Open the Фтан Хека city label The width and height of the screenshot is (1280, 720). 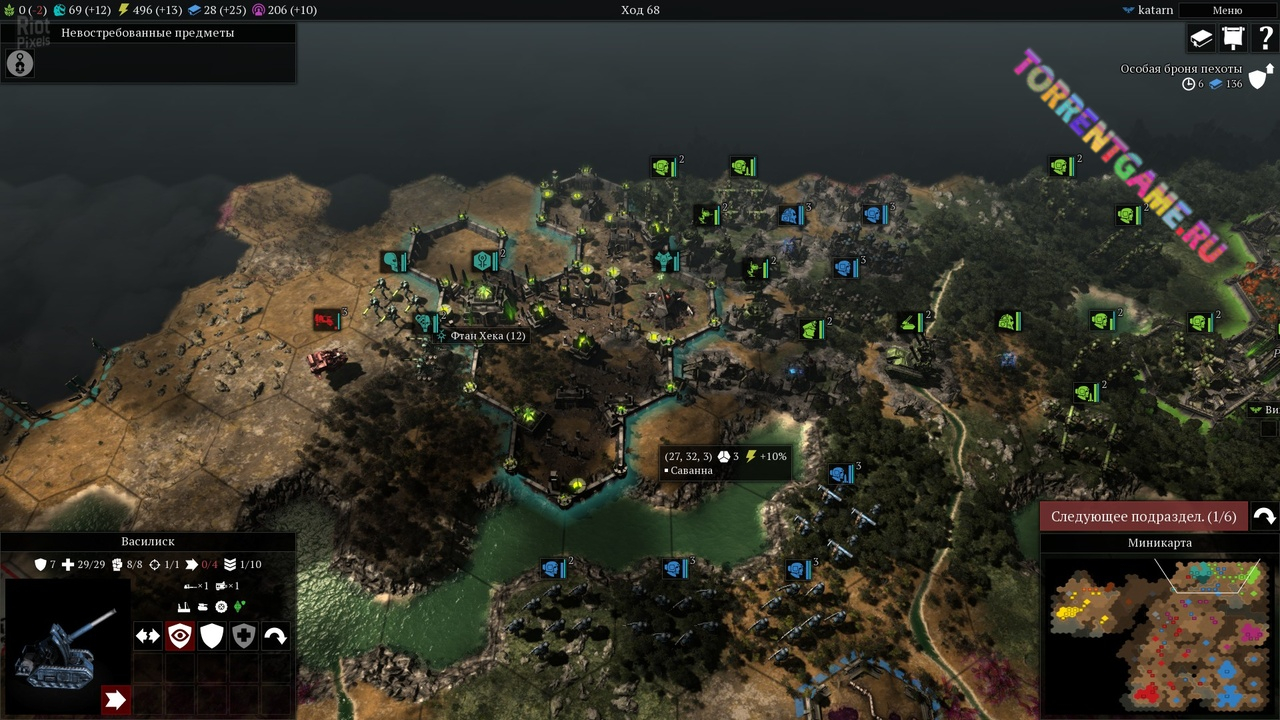pos(487,336)
